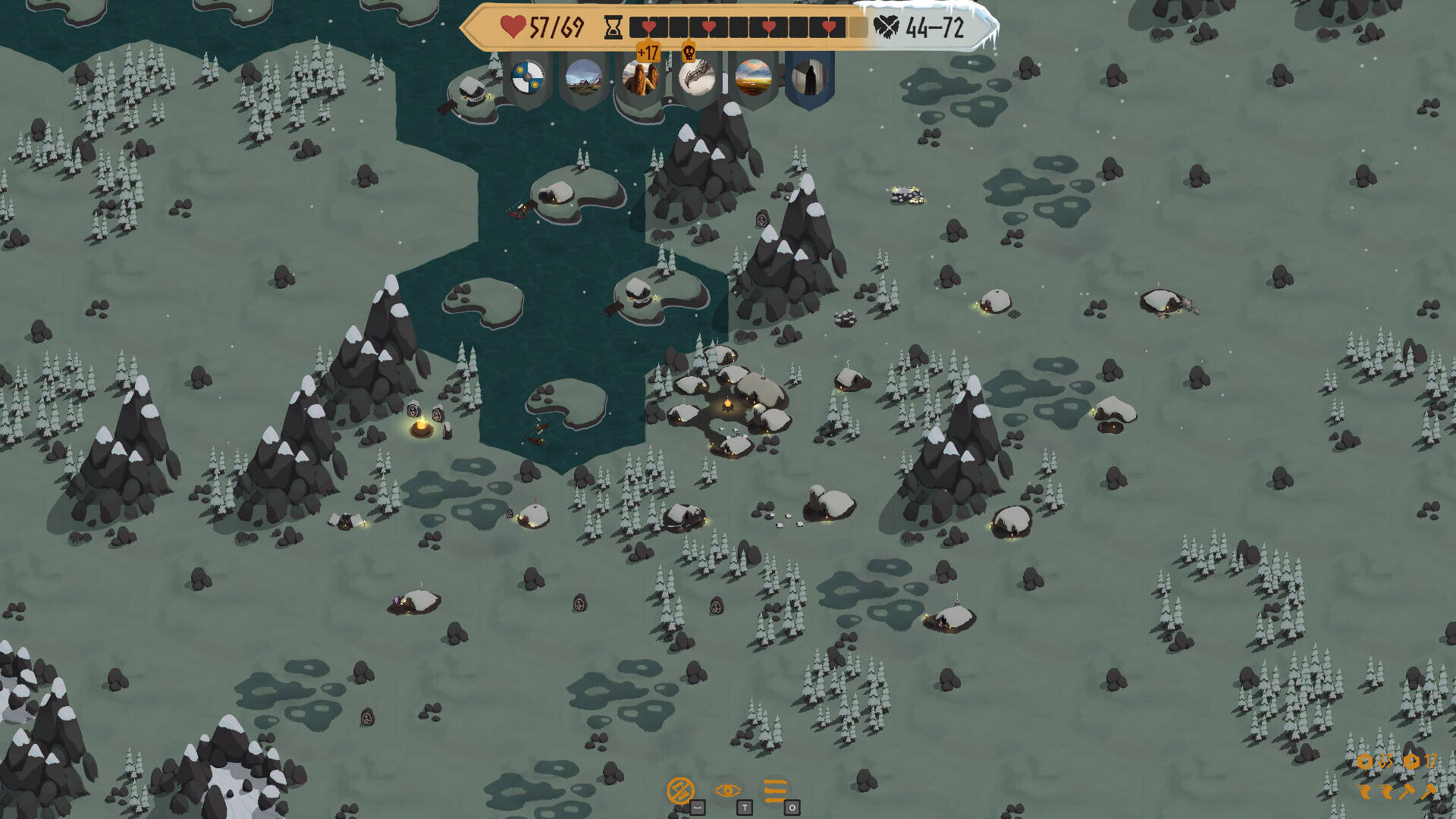This screenshot has height=819, width=1456.
Task: Select the first boot movement icon
Action: point(1365,793)
